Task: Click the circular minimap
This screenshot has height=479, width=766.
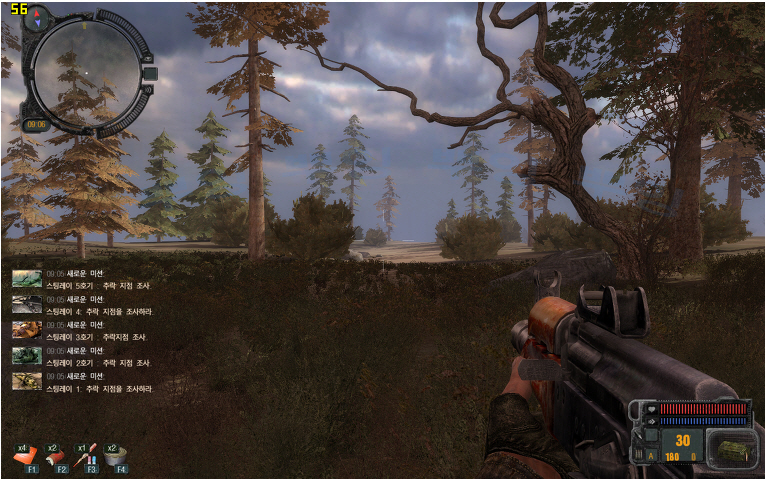Action: 84,71
